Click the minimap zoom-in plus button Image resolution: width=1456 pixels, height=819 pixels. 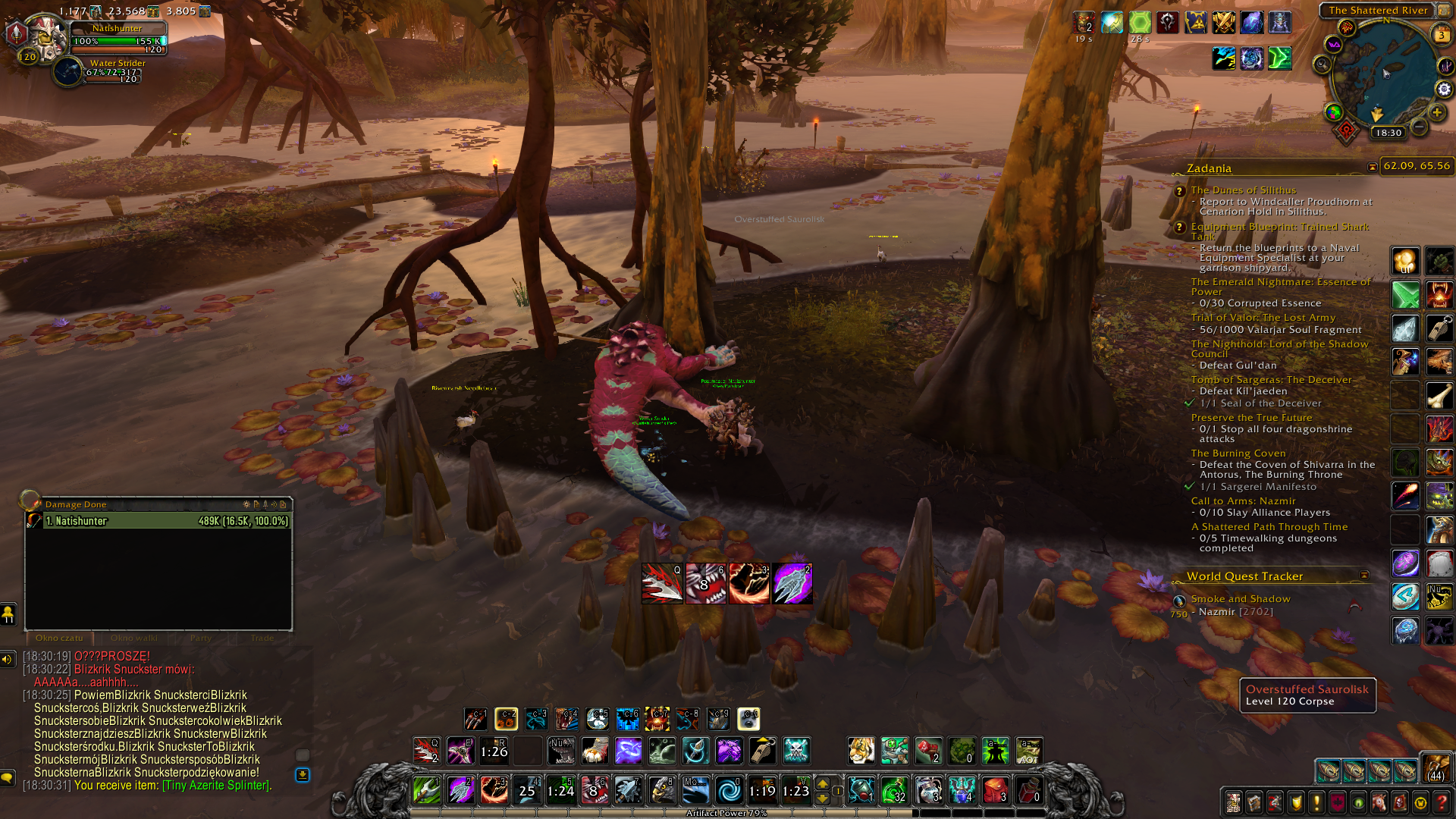coord(1437,112)
